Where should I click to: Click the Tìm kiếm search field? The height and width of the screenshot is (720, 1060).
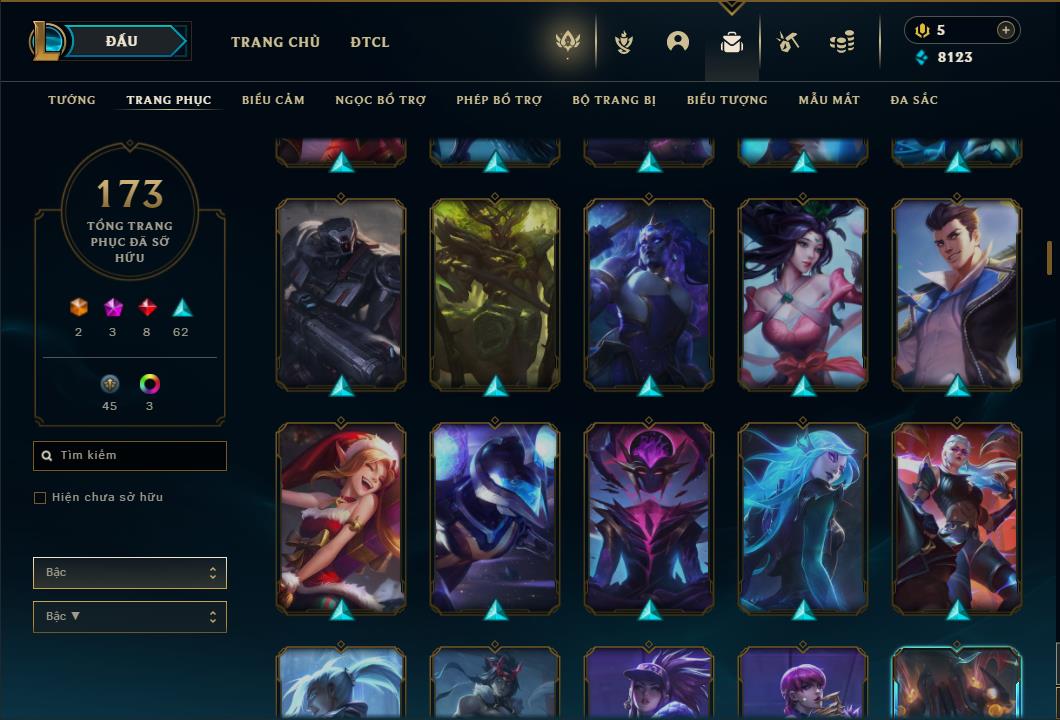130,456
